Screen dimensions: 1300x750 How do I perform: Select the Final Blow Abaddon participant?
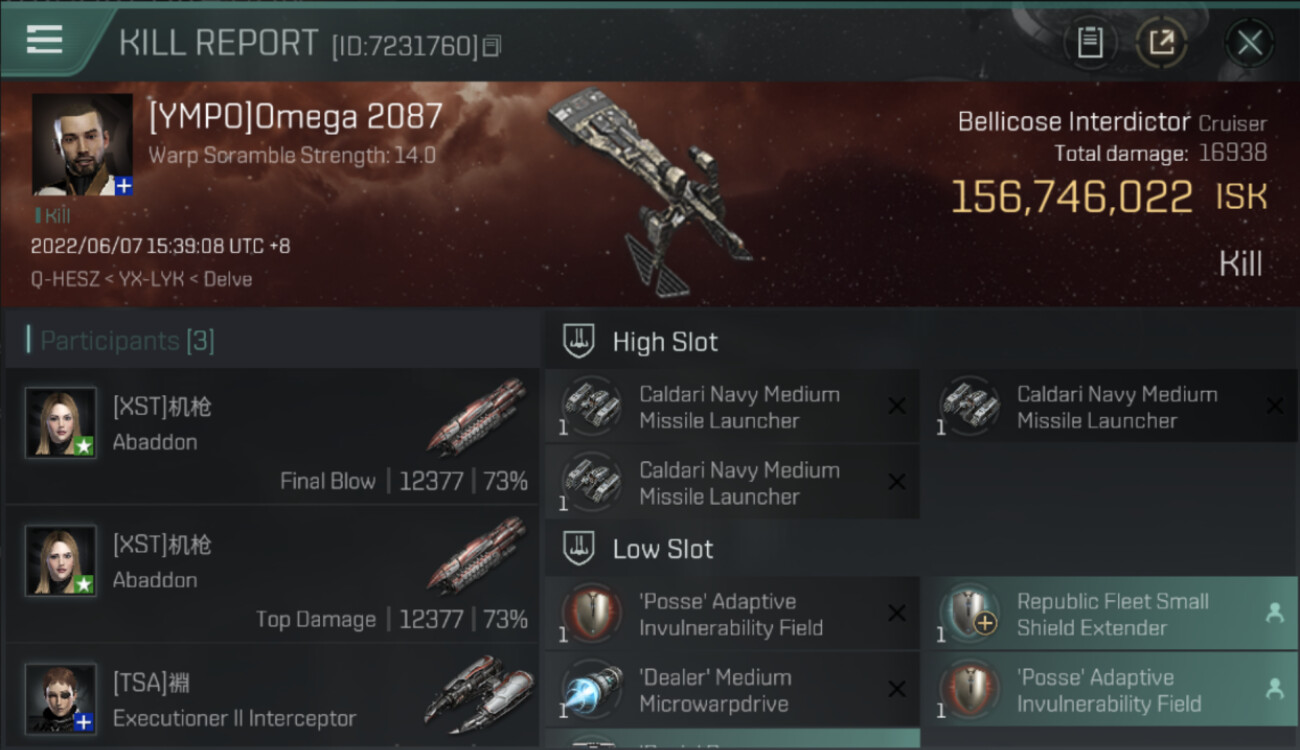coord(272,435)
